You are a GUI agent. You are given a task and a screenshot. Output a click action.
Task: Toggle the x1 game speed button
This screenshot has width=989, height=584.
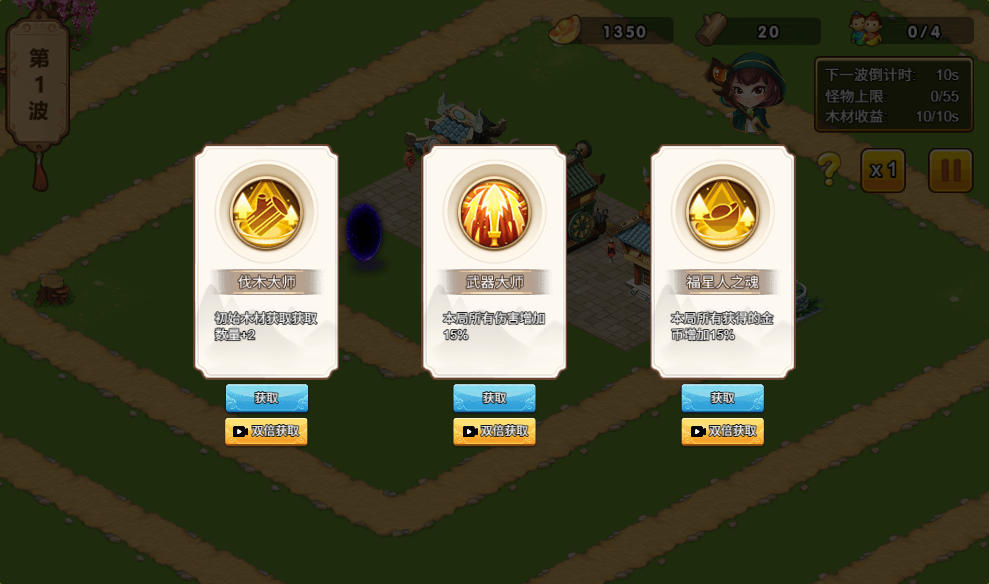click(x=883, y=171)
